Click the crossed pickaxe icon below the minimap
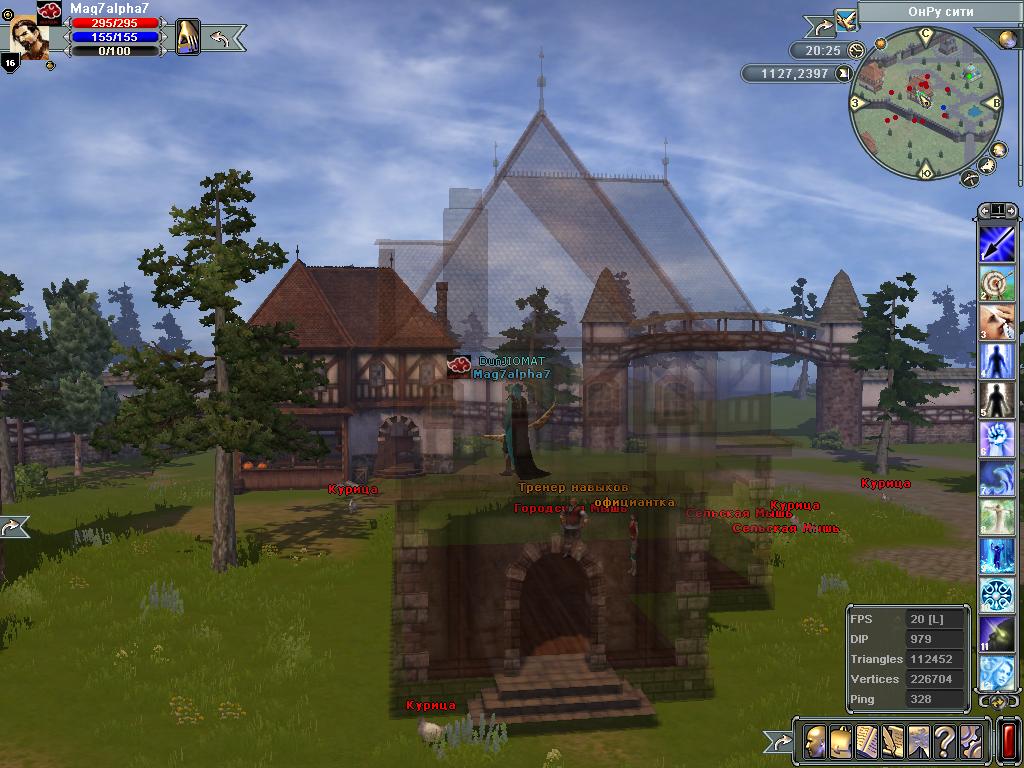This screenshot has width=1024, height=768. 968,178
